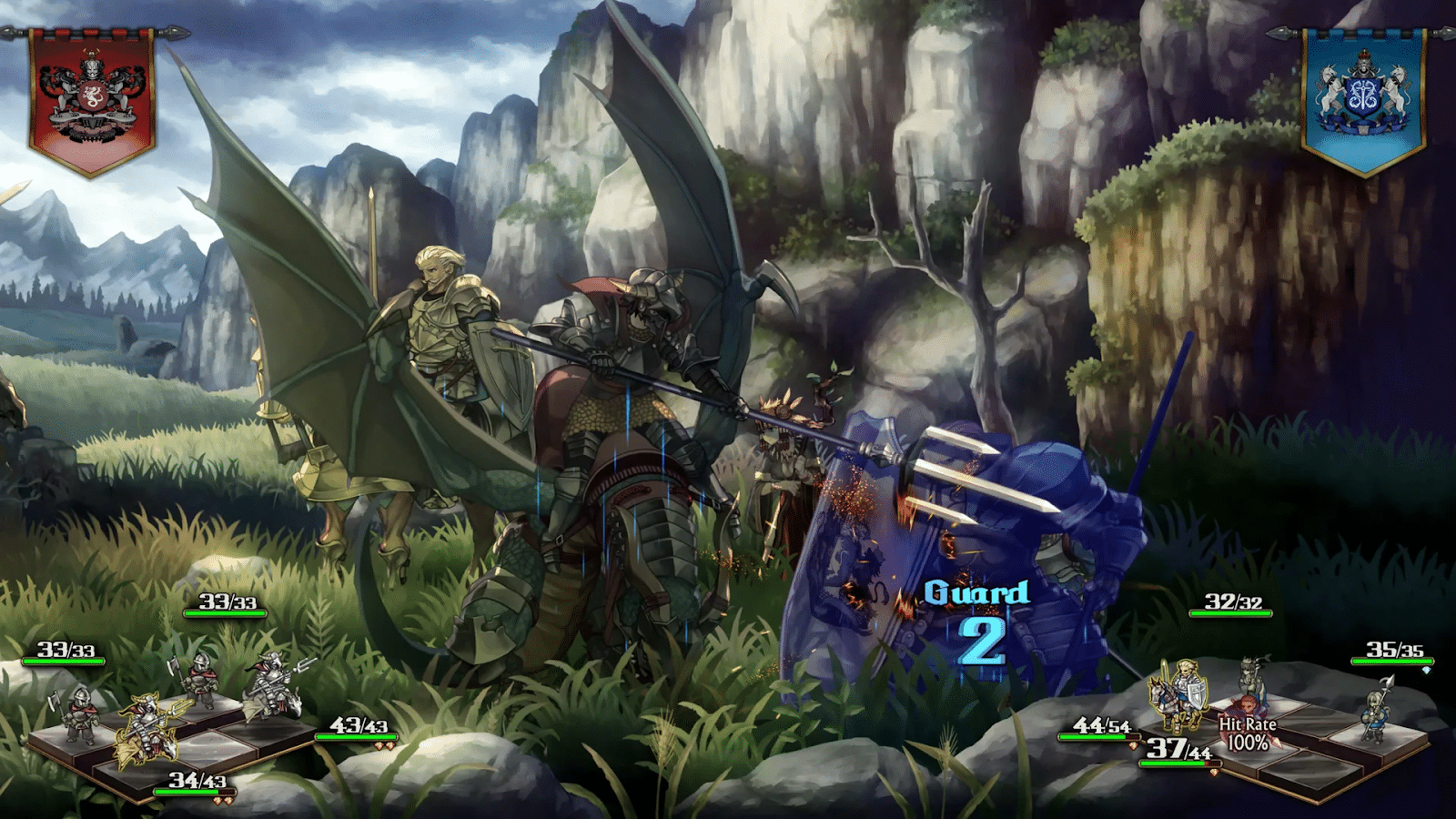Click the red crest banner
The width and height of the screenshot is (1456, 819).
[x=92, y=98]
